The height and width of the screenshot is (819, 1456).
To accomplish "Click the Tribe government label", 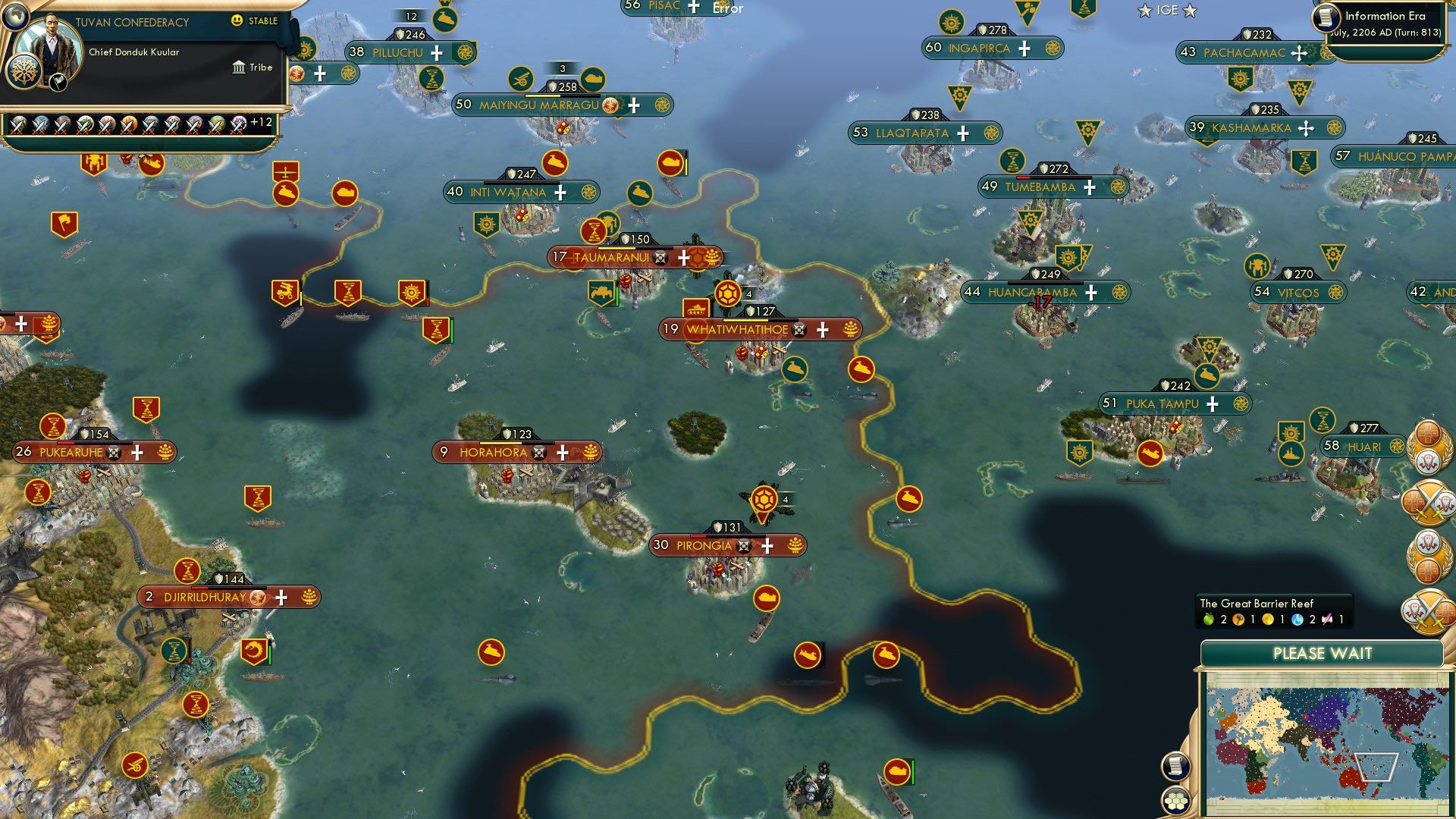I will point(261,67).
